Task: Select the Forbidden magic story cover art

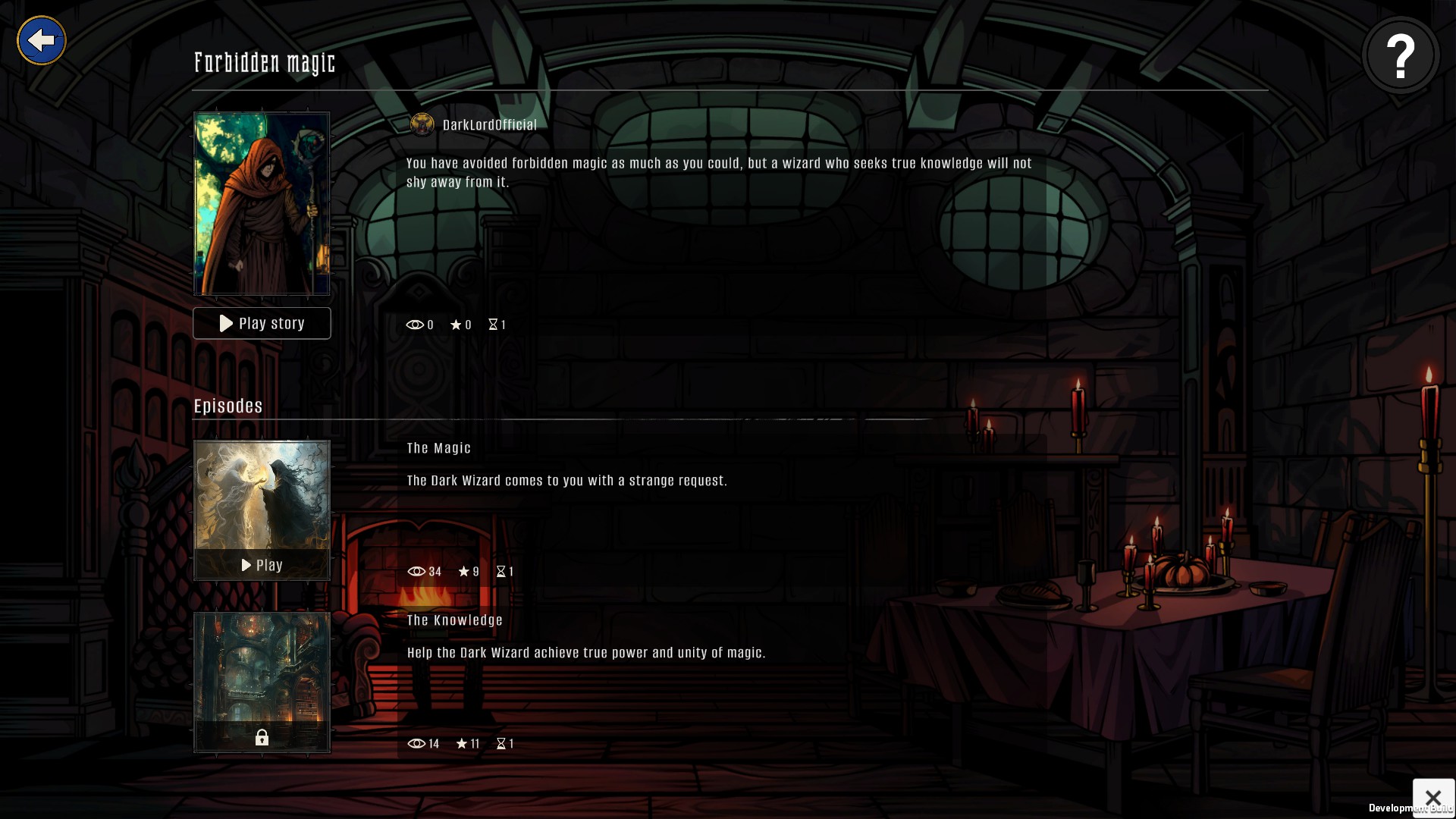Action: click(262, 203)
